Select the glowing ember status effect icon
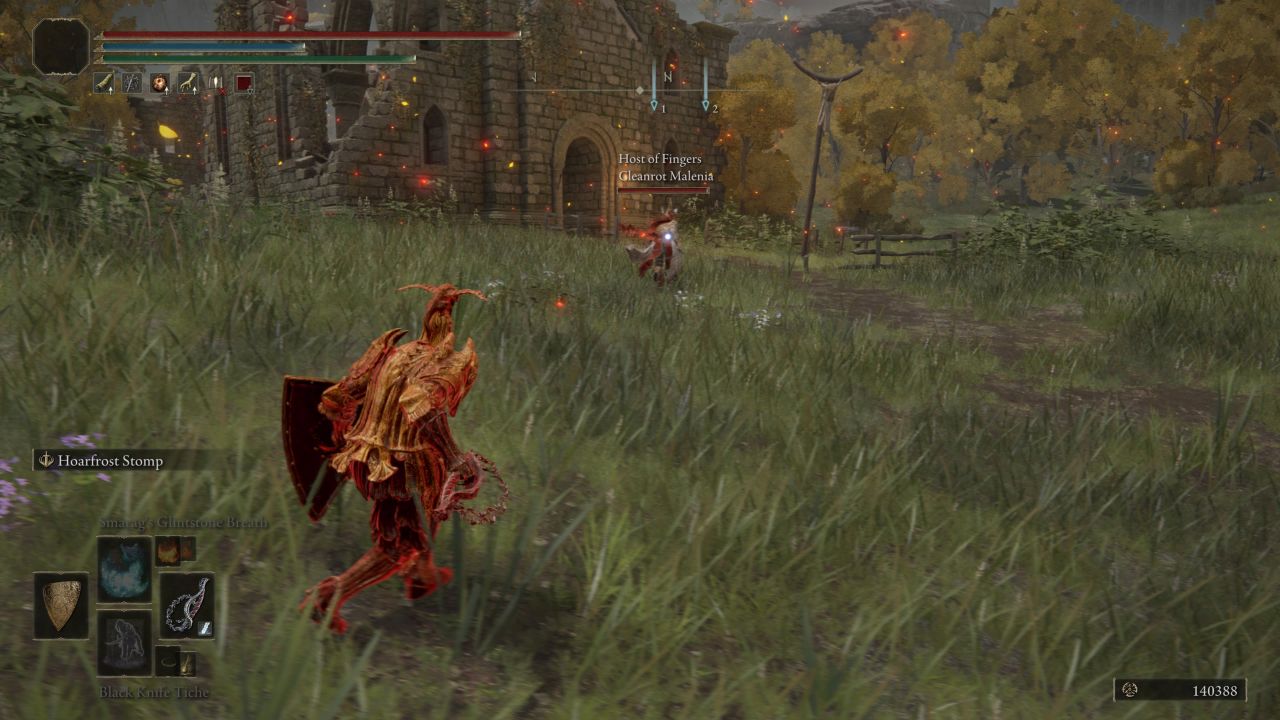 coord(158,84)
